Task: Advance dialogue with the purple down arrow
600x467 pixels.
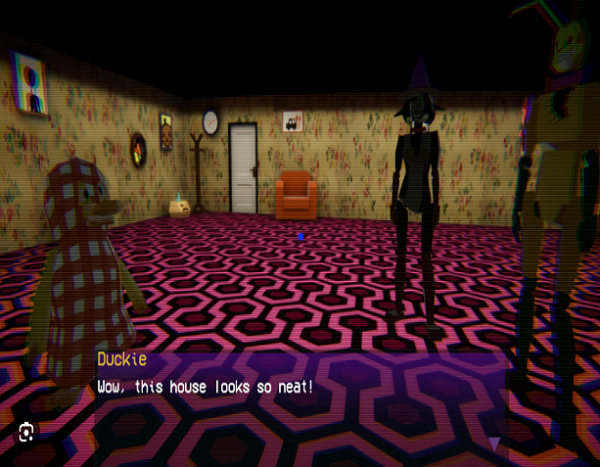Action: coord(493,444)
